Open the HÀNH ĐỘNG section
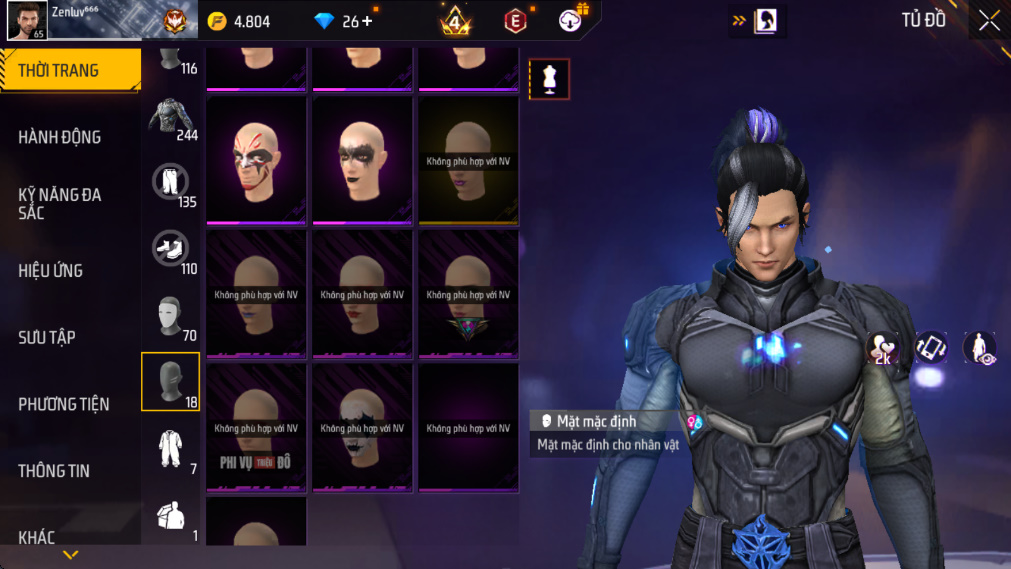 tap(60, 137)
